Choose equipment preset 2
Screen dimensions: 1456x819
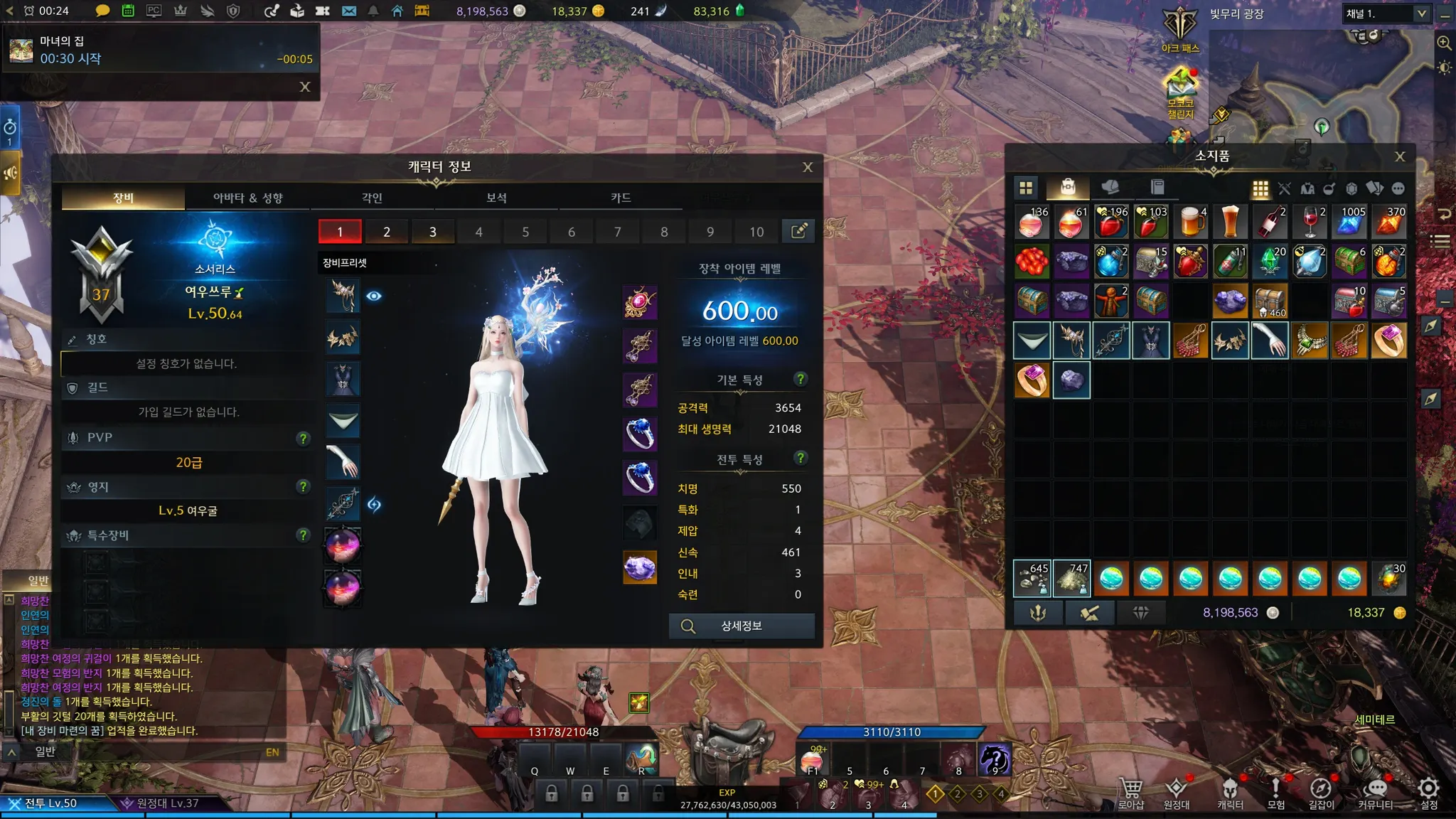[x=386, y=232]
